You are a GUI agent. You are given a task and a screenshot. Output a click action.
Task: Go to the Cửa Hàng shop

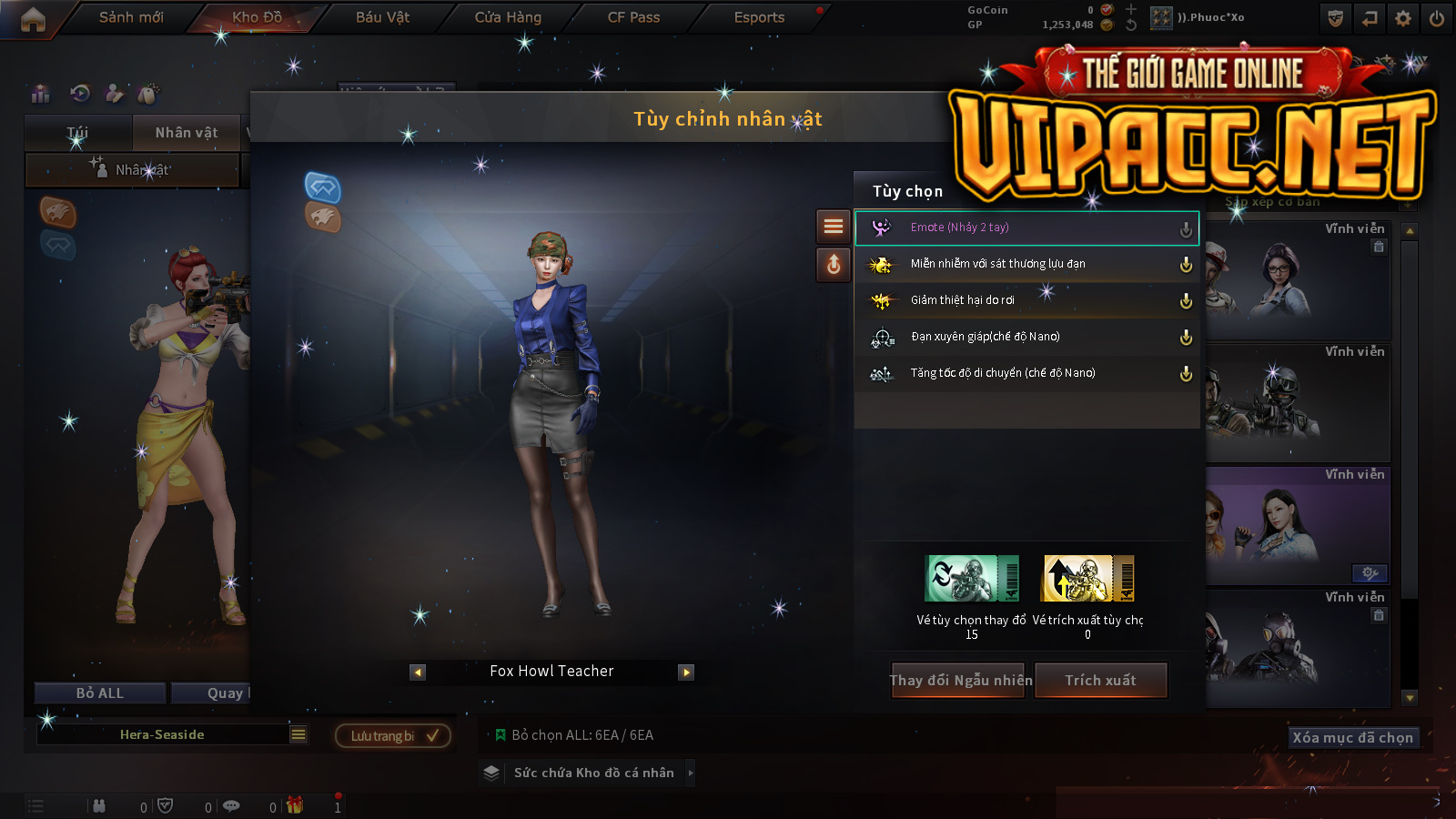point(508,17)
